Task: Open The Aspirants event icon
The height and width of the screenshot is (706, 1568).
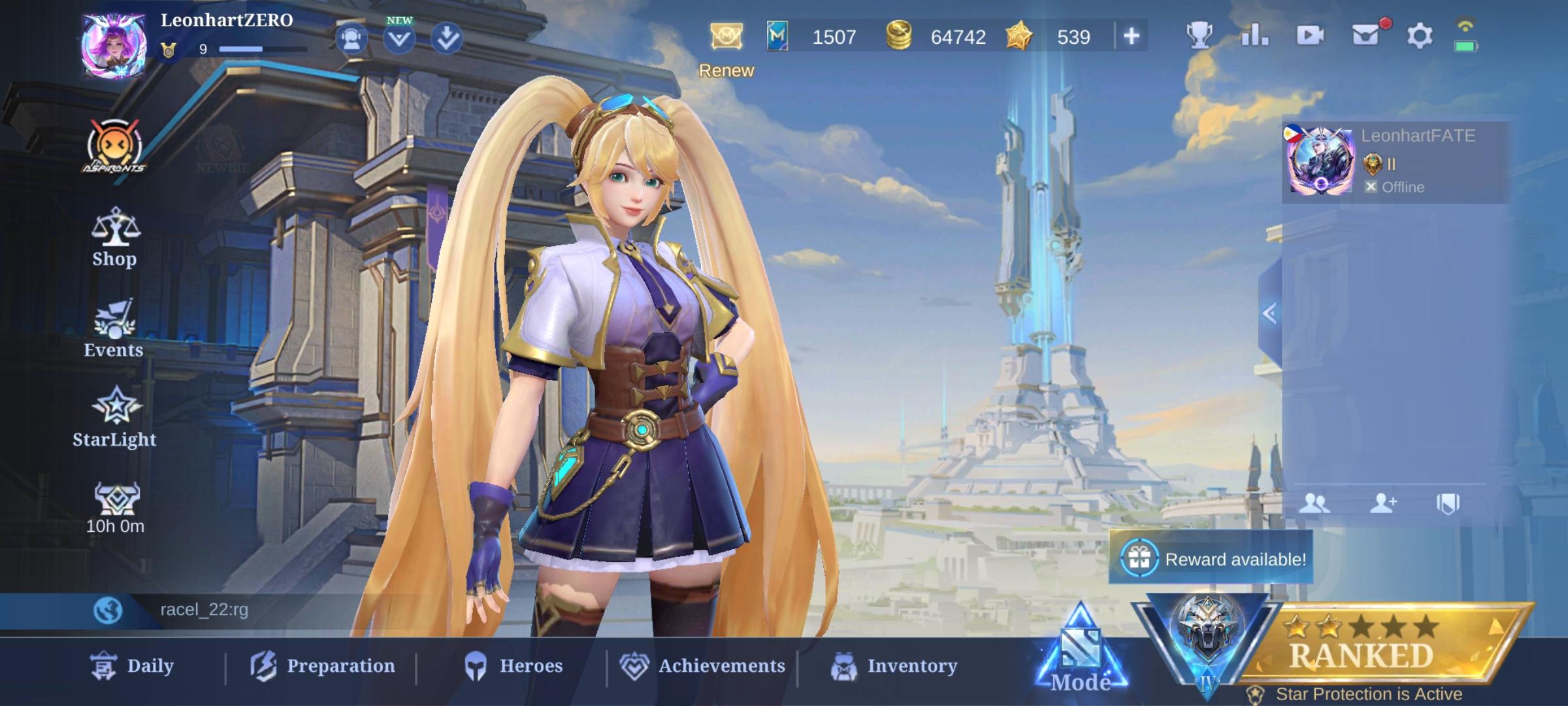Action: [114, 145]
